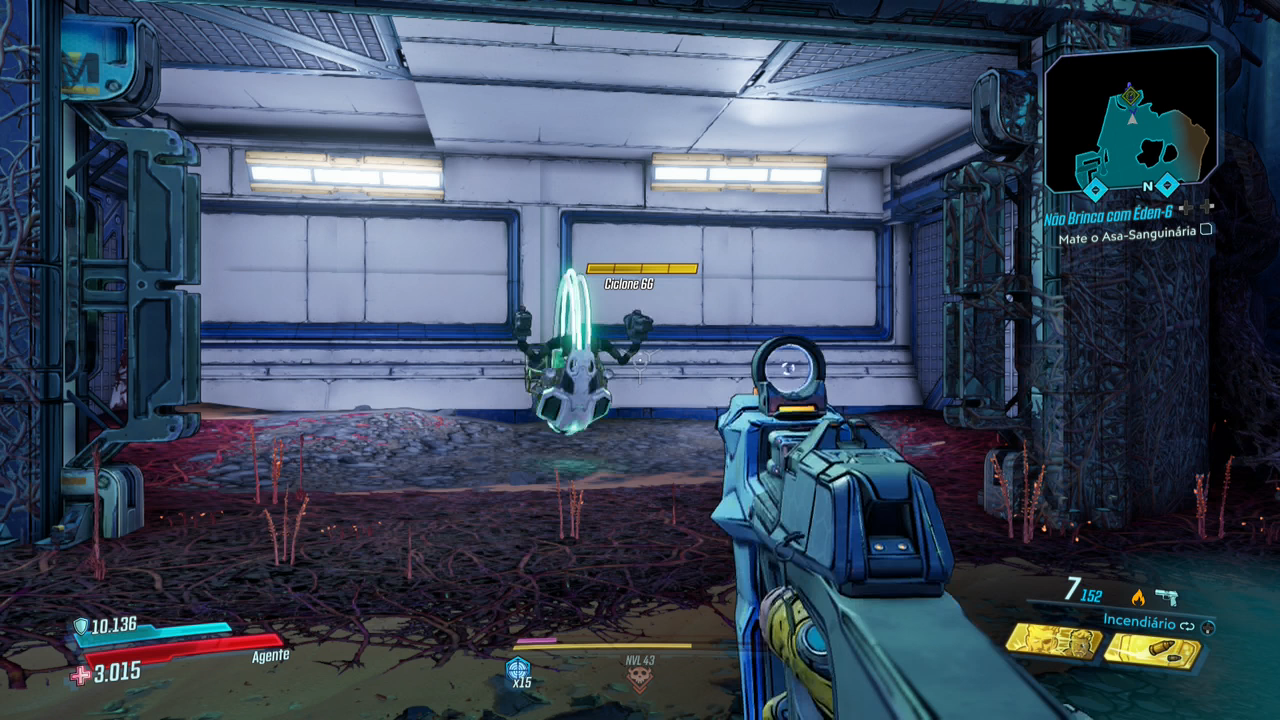Select the pistol ammo type icon
The image size is (1280, 720).
(x=1165, y=597)
